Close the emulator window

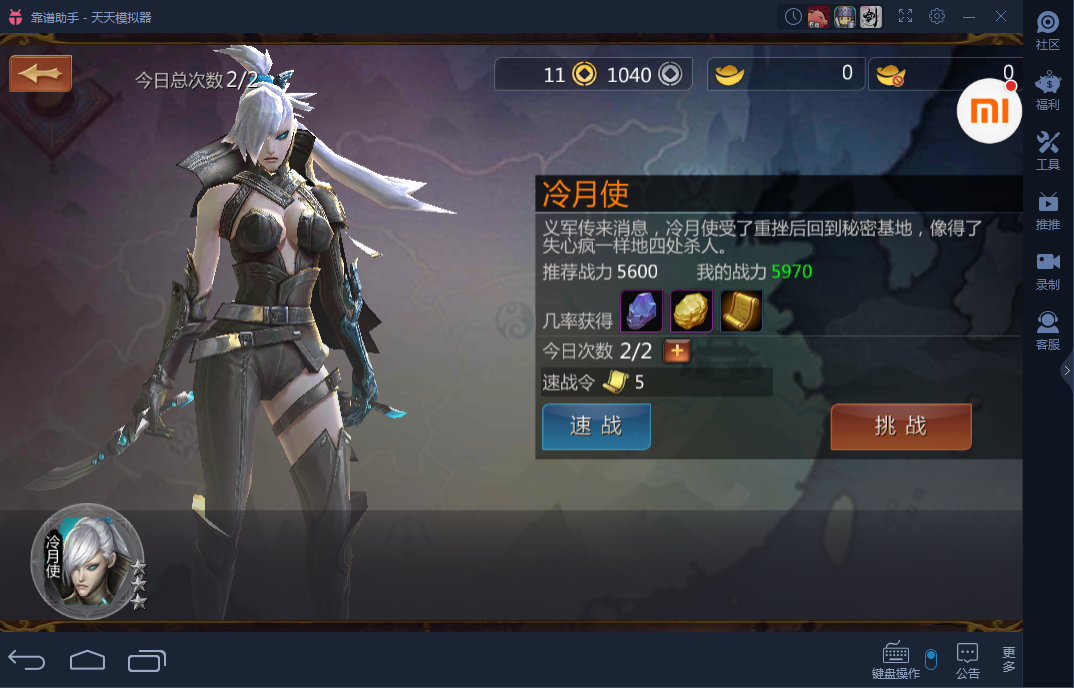pos(1001,16)
